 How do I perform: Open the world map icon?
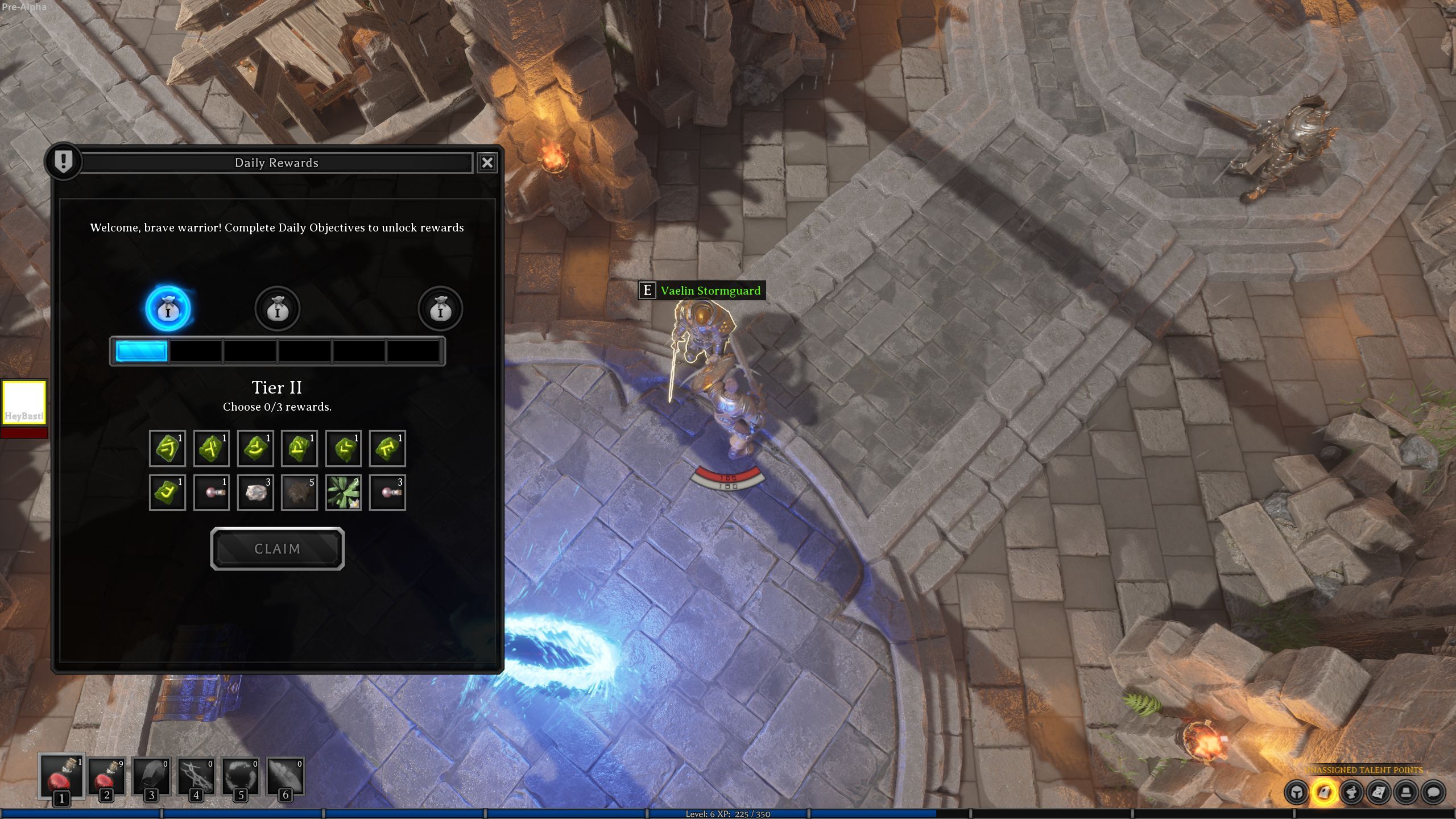coord(1379,792)
